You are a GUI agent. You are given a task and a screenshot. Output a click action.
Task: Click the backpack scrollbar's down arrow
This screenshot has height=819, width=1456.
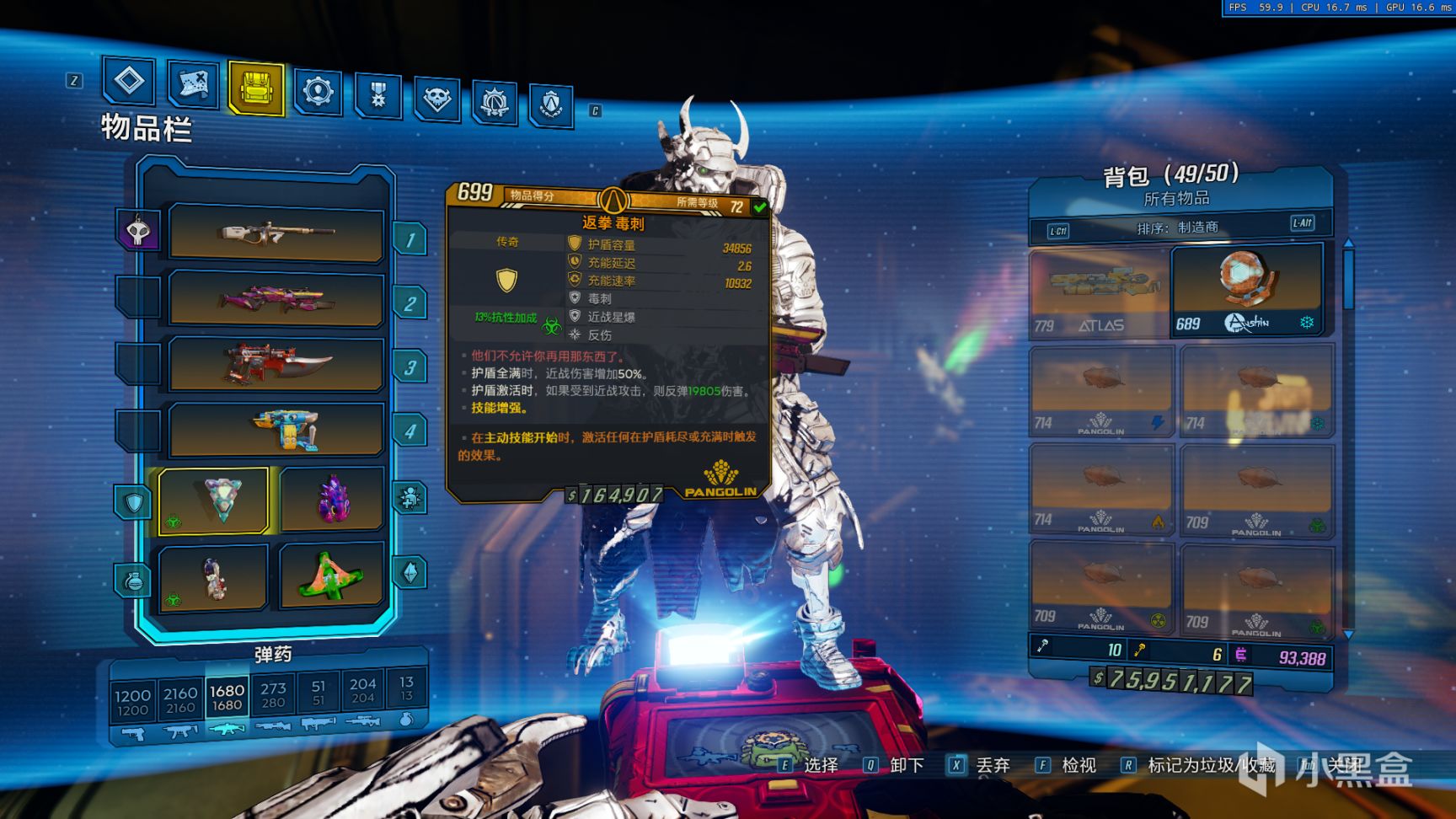point(1348,634)
